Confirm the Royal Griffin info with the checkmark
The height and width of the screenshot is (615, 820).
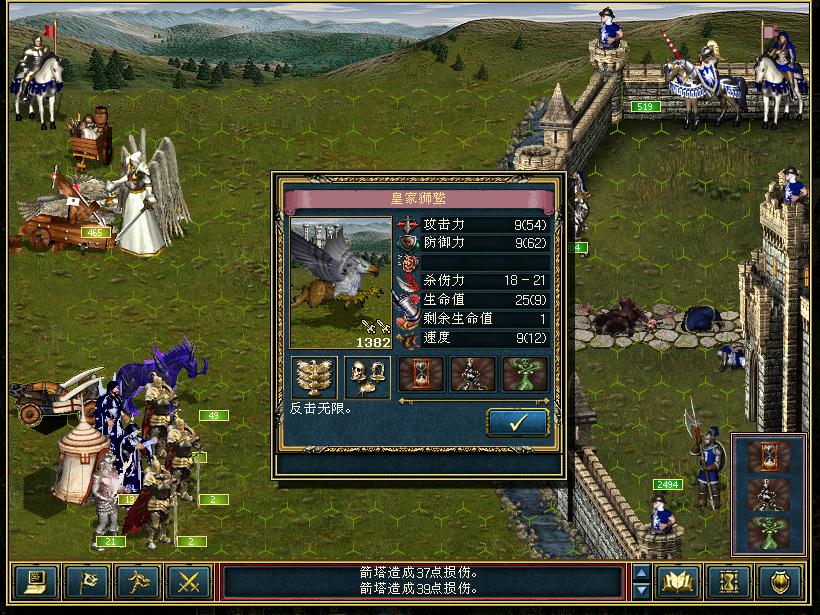pos(518,423)
